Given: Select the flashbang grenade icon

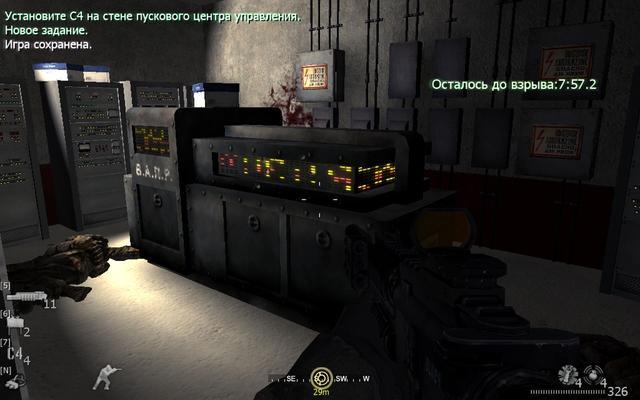Looking at the screenshot, I should tap(567, 372).
